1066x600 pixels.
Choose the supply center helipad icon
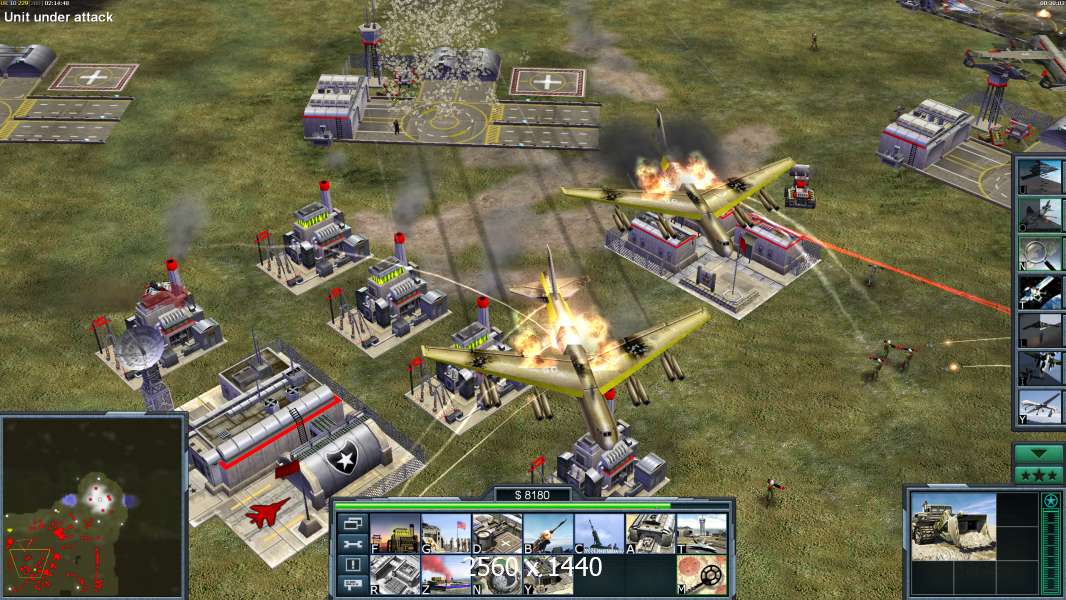pyautogui.click(x=497, y=533)
